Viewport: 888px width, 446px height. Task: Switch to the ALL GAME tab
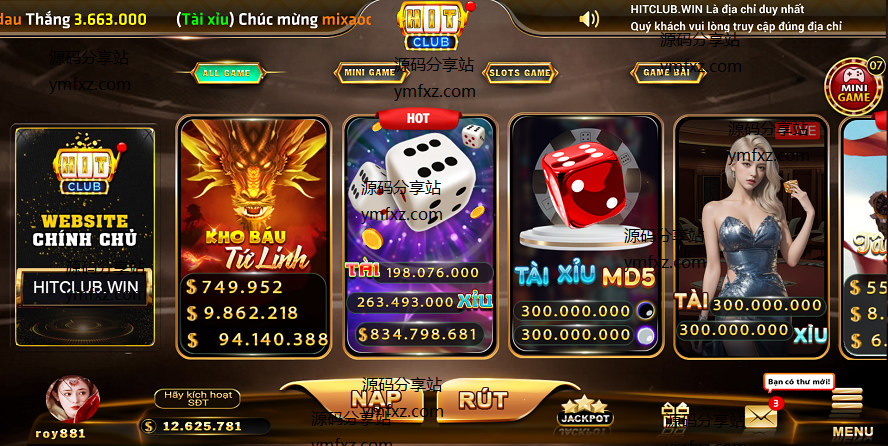pyautogui.click(x=226, y=73)
